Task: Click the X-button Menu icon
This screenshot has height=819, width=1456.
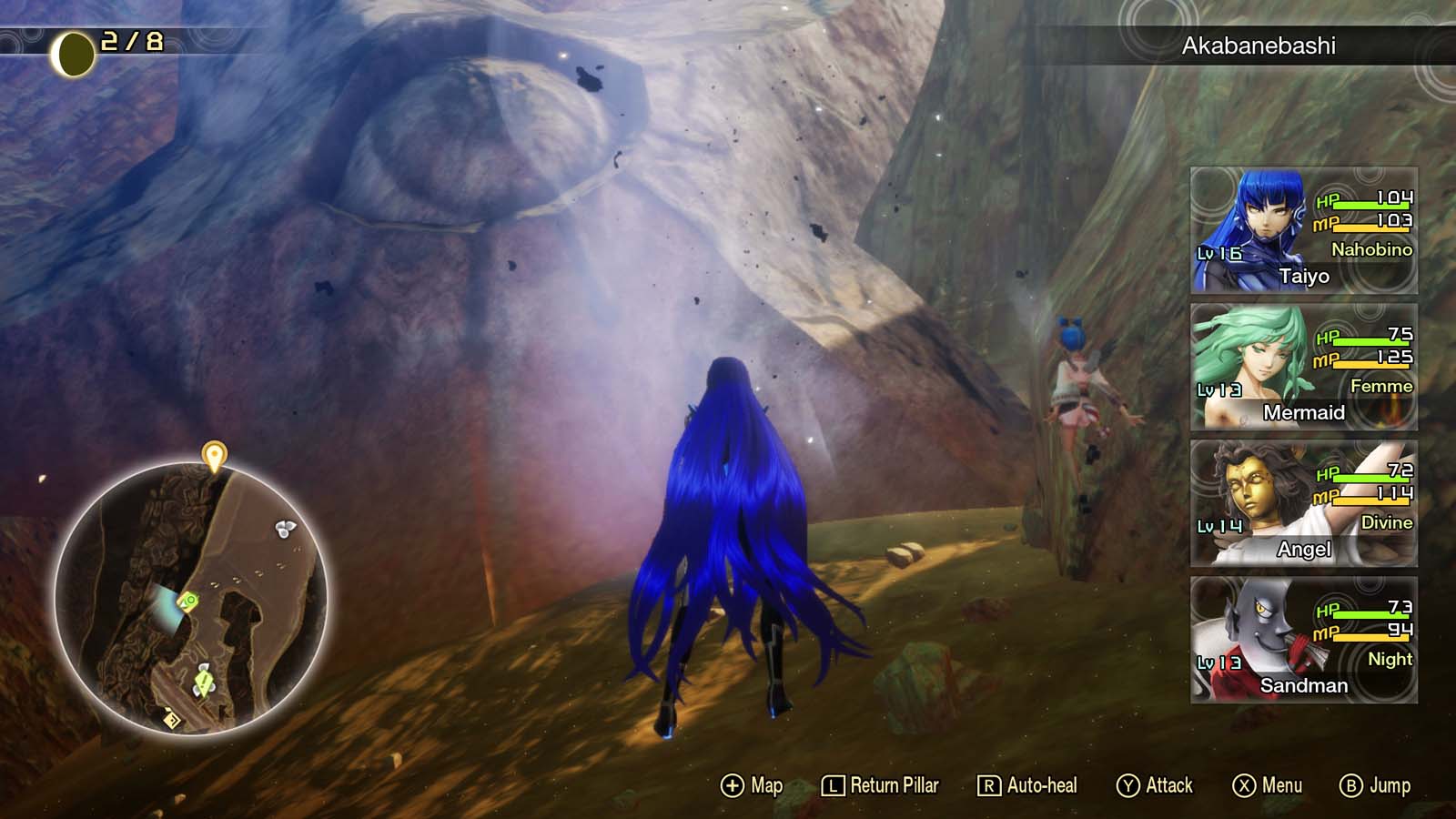Action: [x=1244, y=784]
